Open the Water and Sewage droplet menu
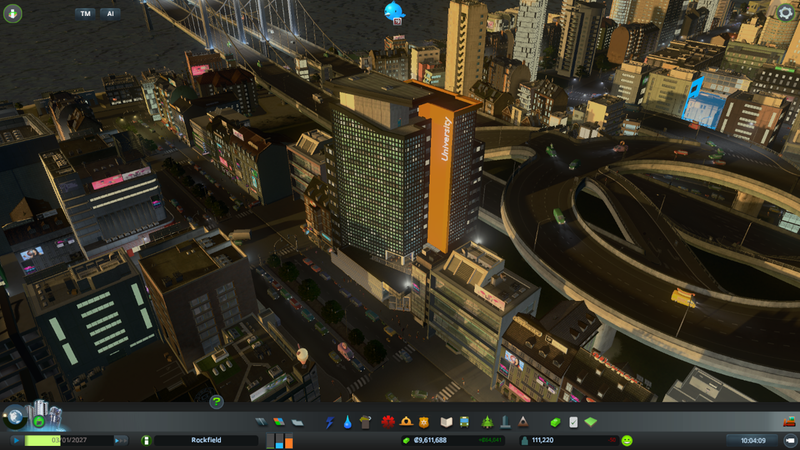Viewport: 800px width, 450px height. click(x=346, y=422)
